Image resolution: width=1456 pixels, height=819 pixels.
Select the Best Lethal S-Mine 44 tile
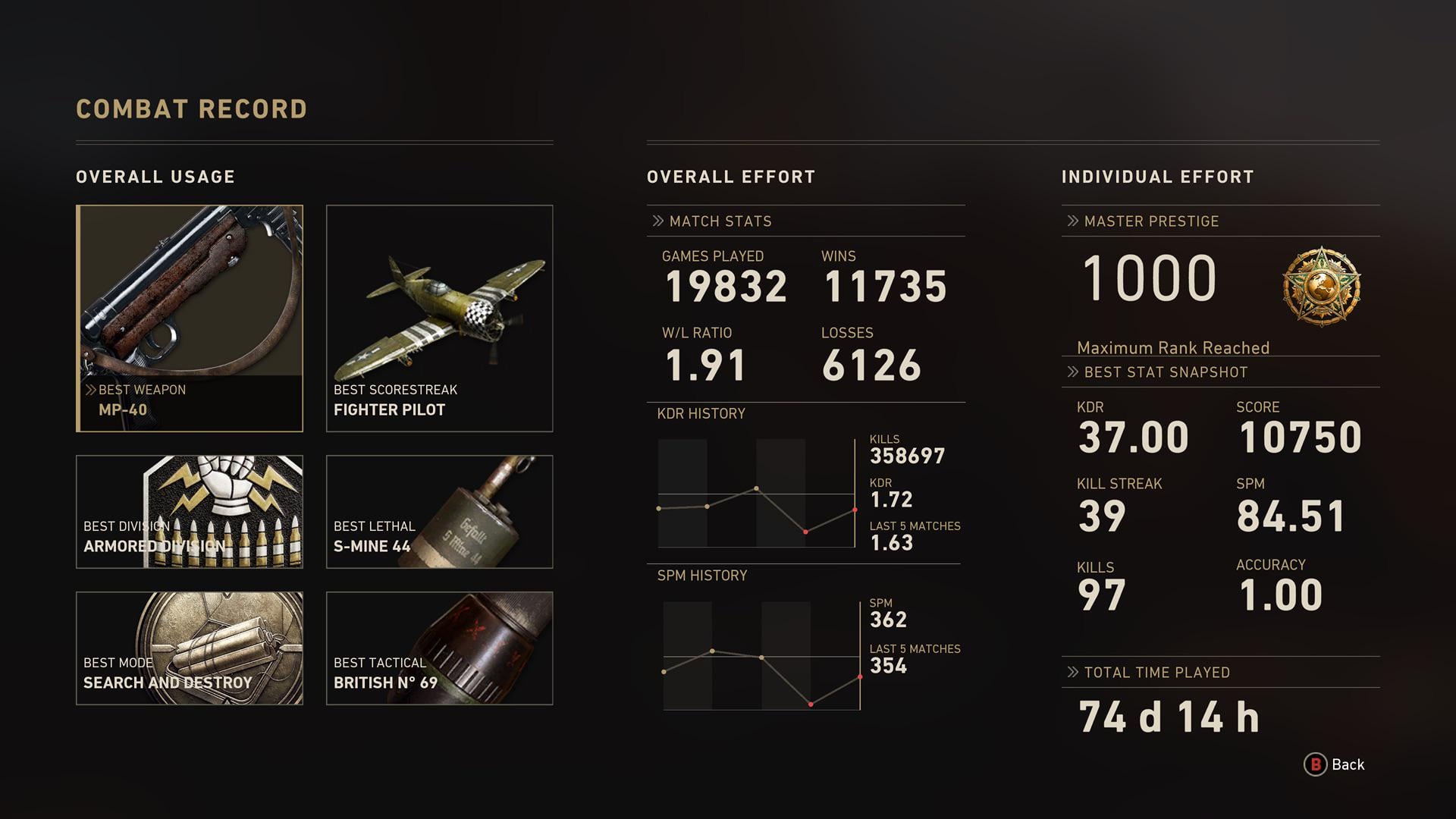click(440, 512)
